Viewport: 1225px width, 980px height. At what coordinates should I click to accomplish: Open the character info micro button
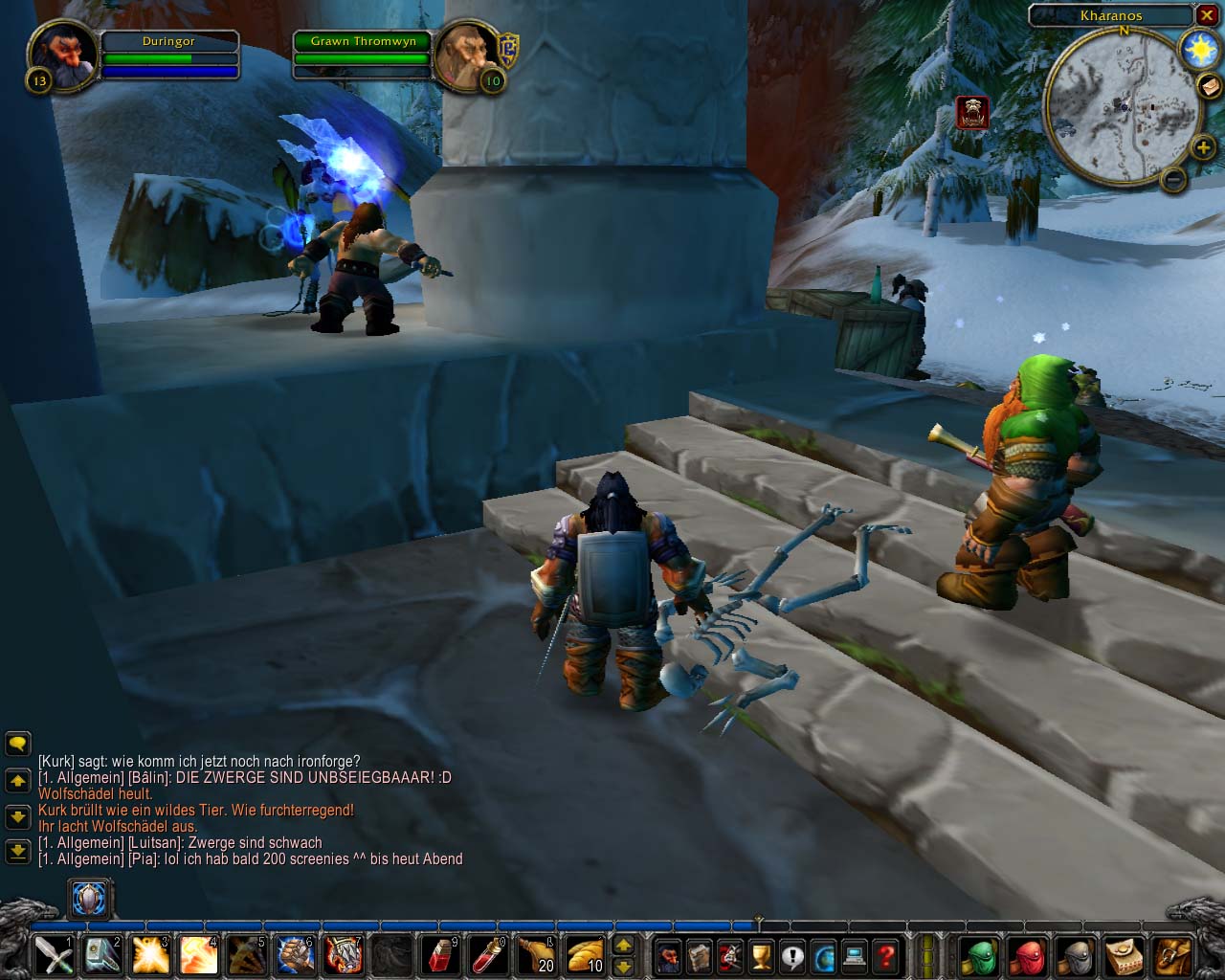pos(669,955)
